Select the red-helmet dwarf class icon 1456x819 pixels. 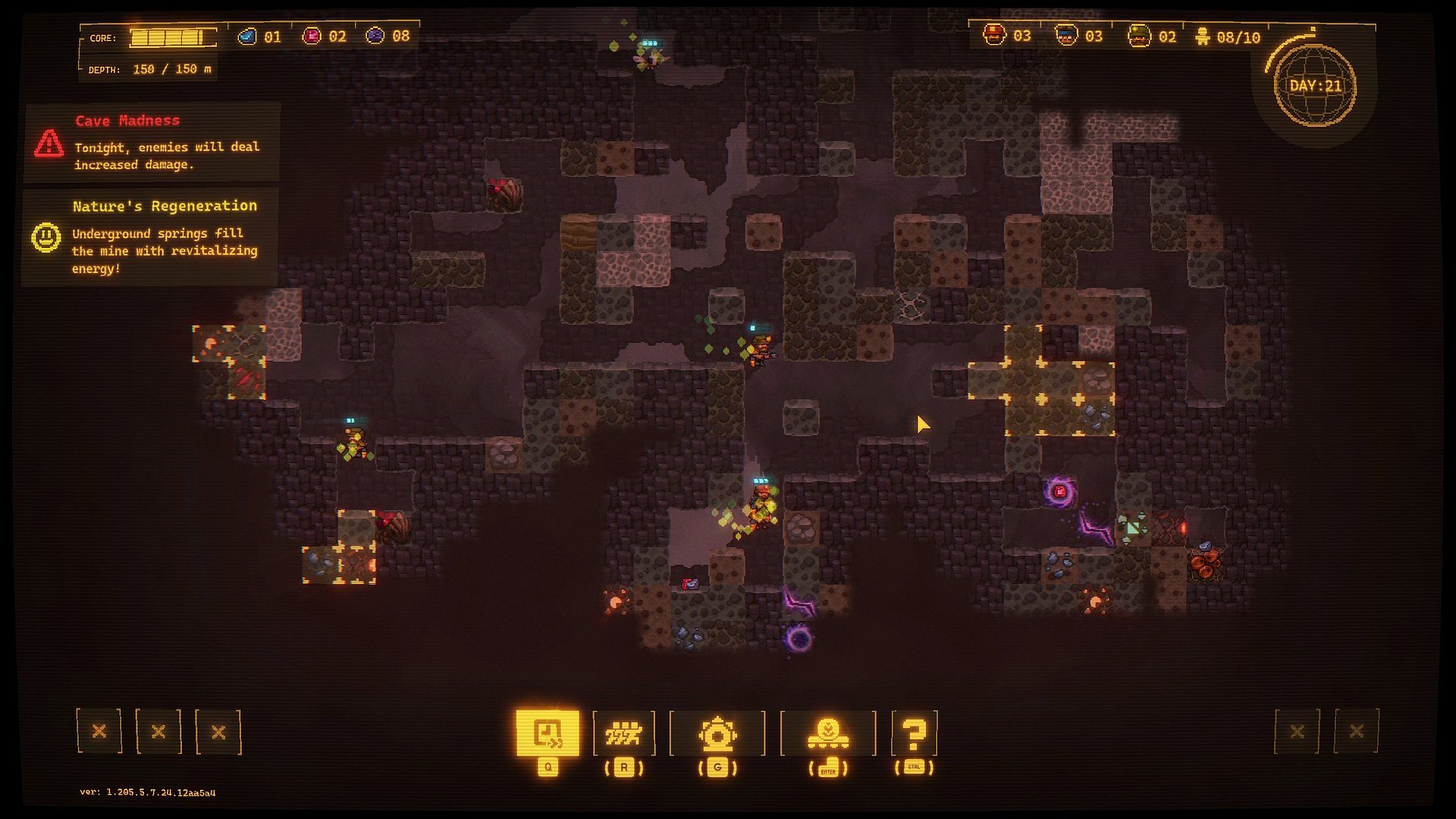pos(994,35)
